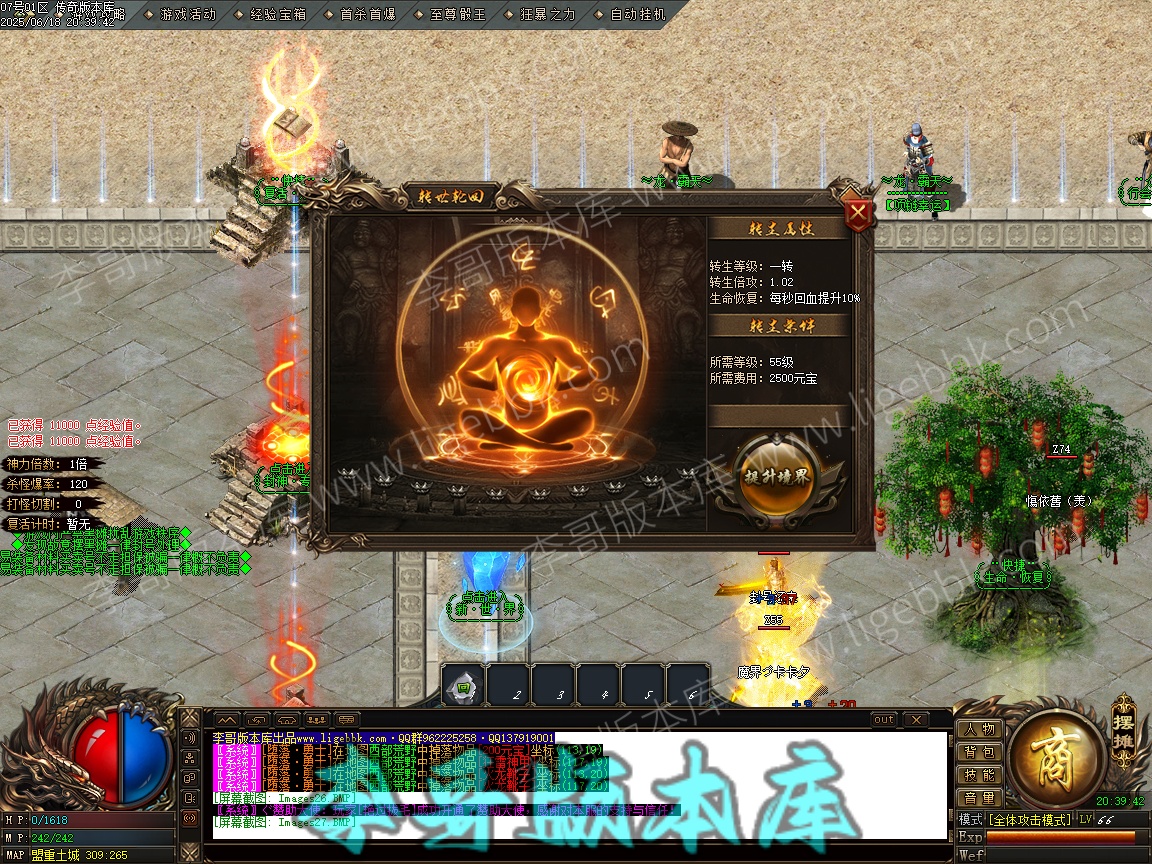Open the 人物 character panel
1152x864 pixels.
point(980,729)
